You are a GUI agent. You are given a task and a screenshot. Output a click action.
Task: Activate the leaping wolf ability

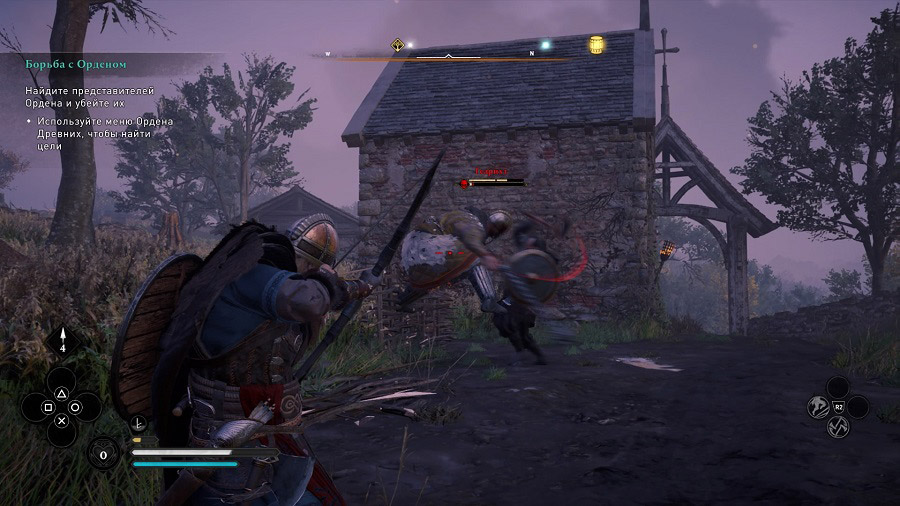817,407
